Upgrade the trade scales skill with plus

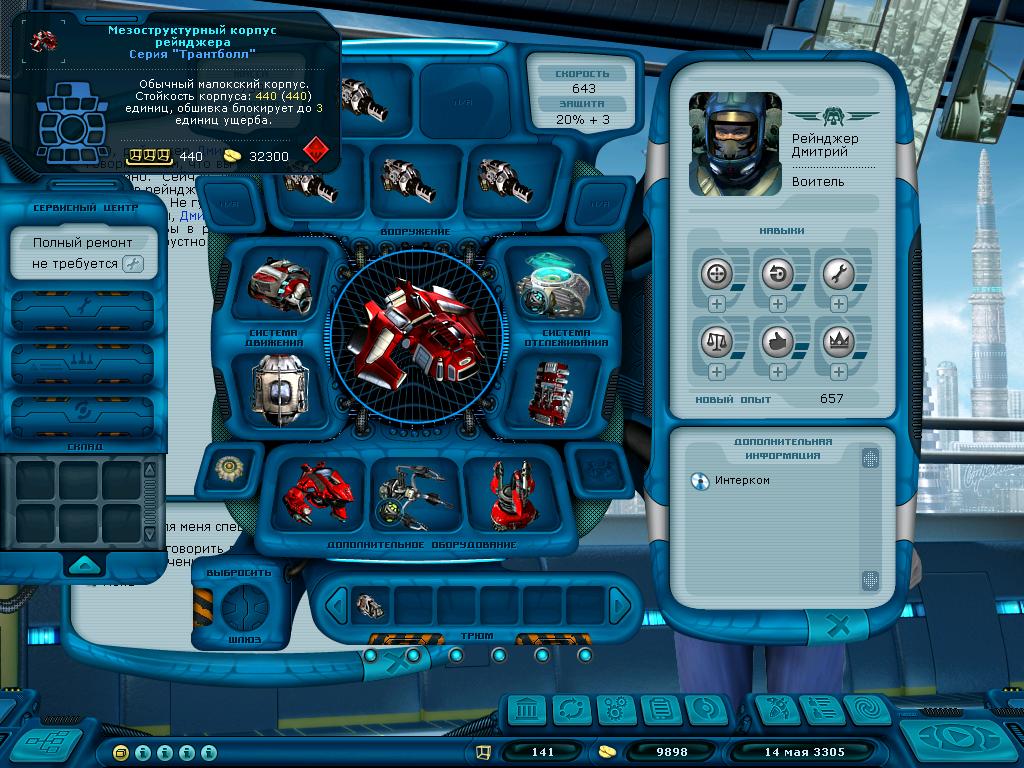tap(717, 372)
